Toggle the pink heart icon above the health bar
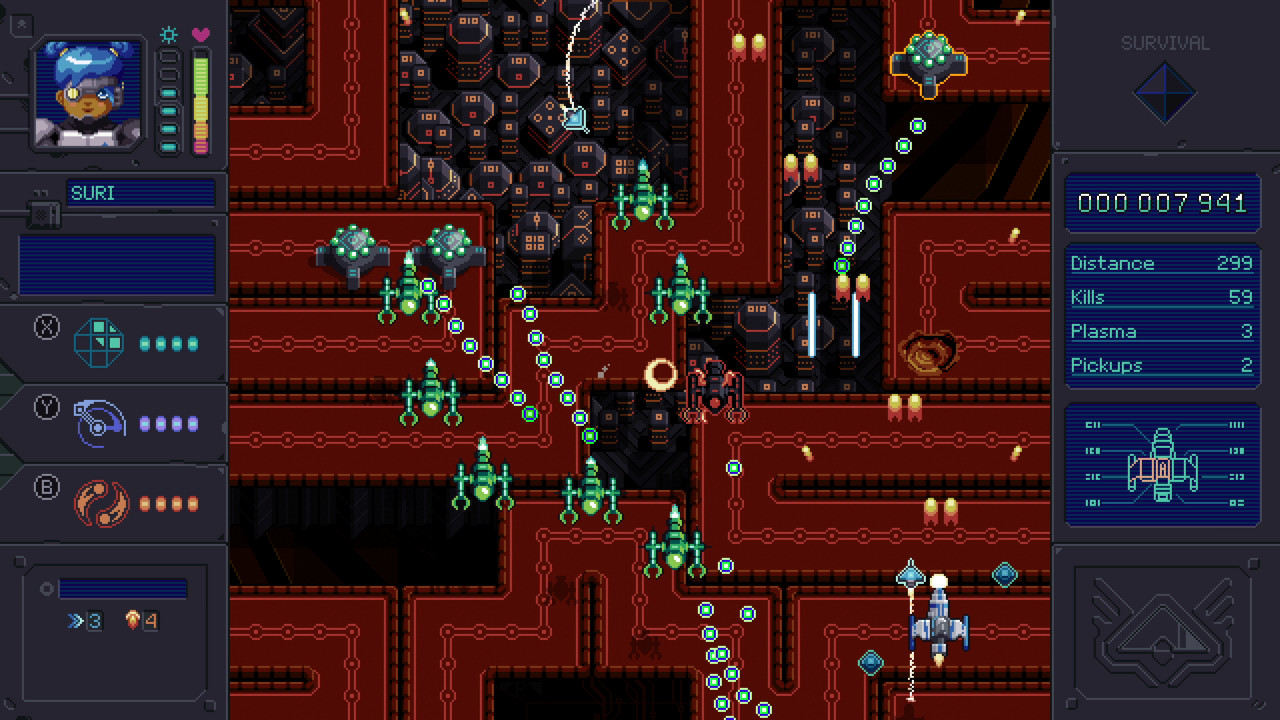 tap(199, 34)
